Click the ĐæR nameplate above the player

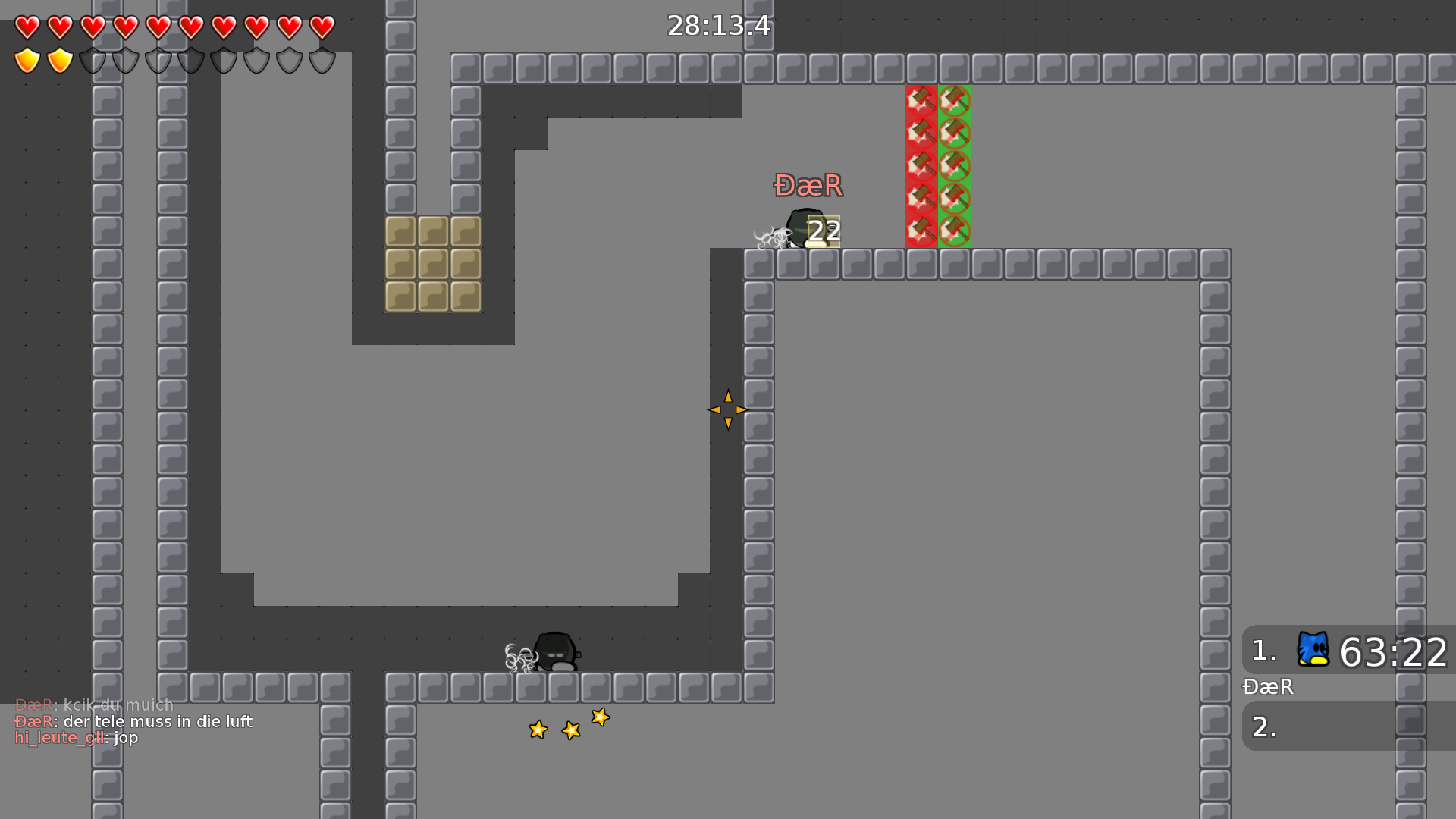[807, 185]
